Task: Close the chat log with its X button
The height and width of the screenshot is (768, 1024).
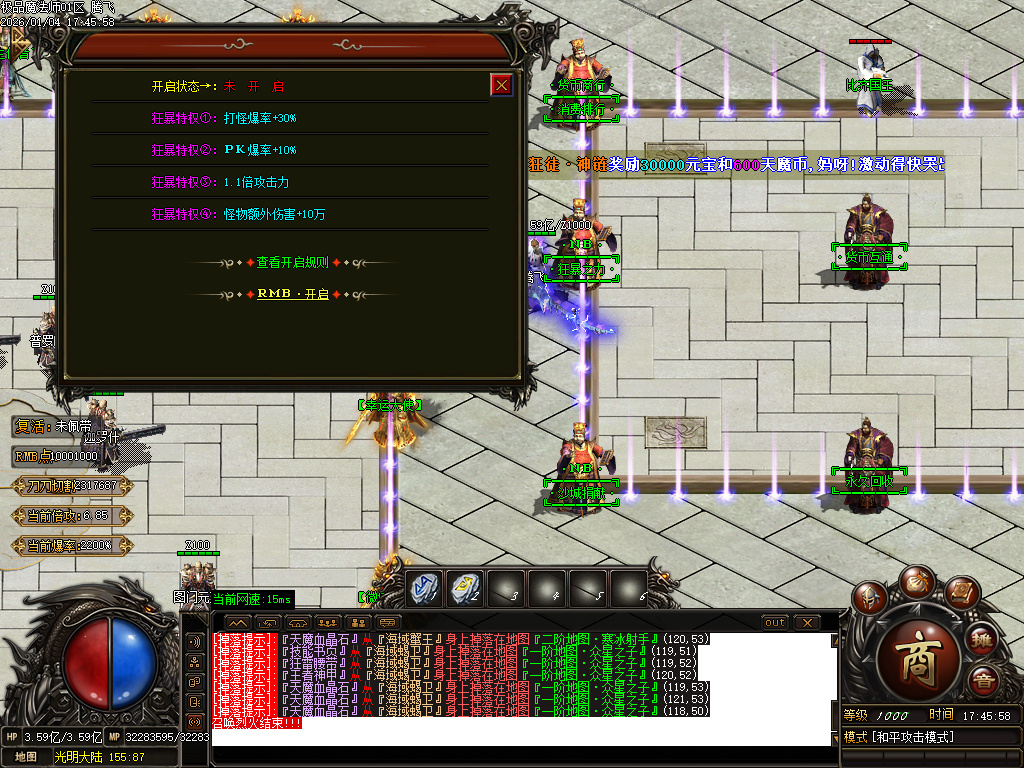Action: tap(807, 622)
